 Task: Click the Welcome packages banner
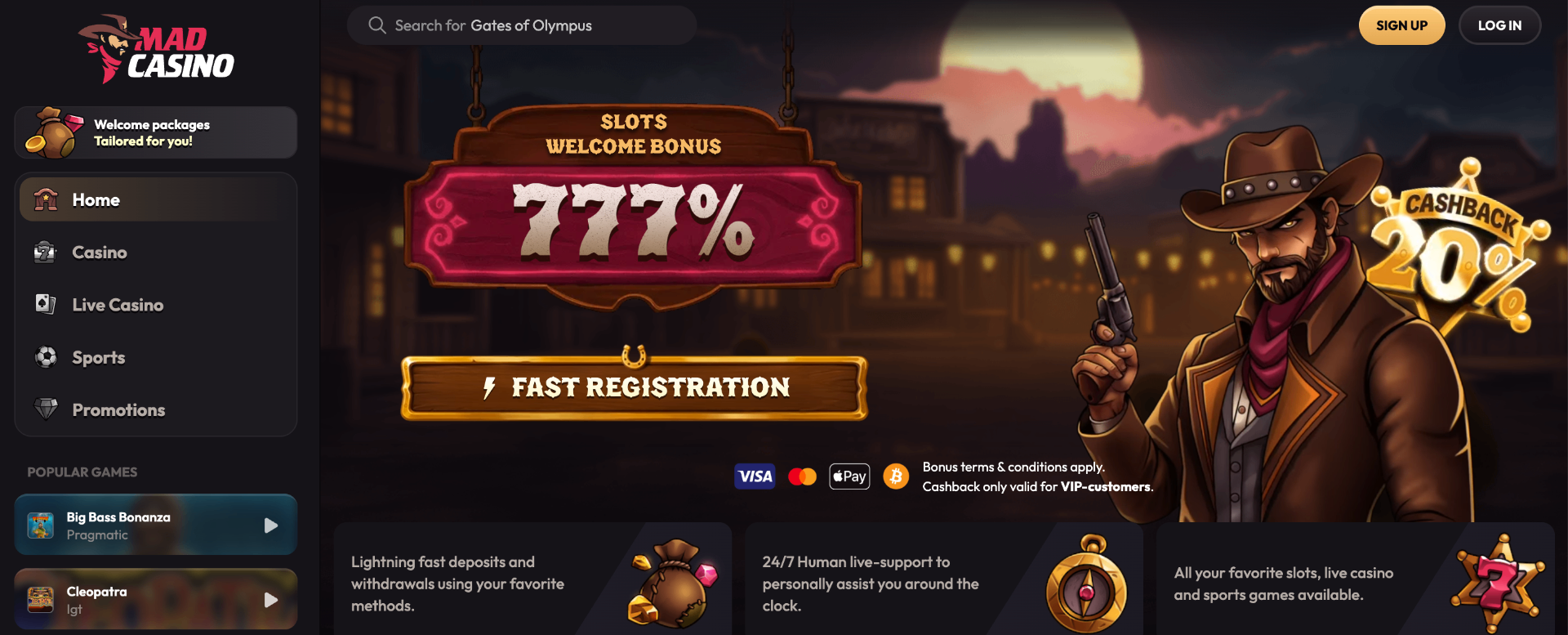pos(155,132)
